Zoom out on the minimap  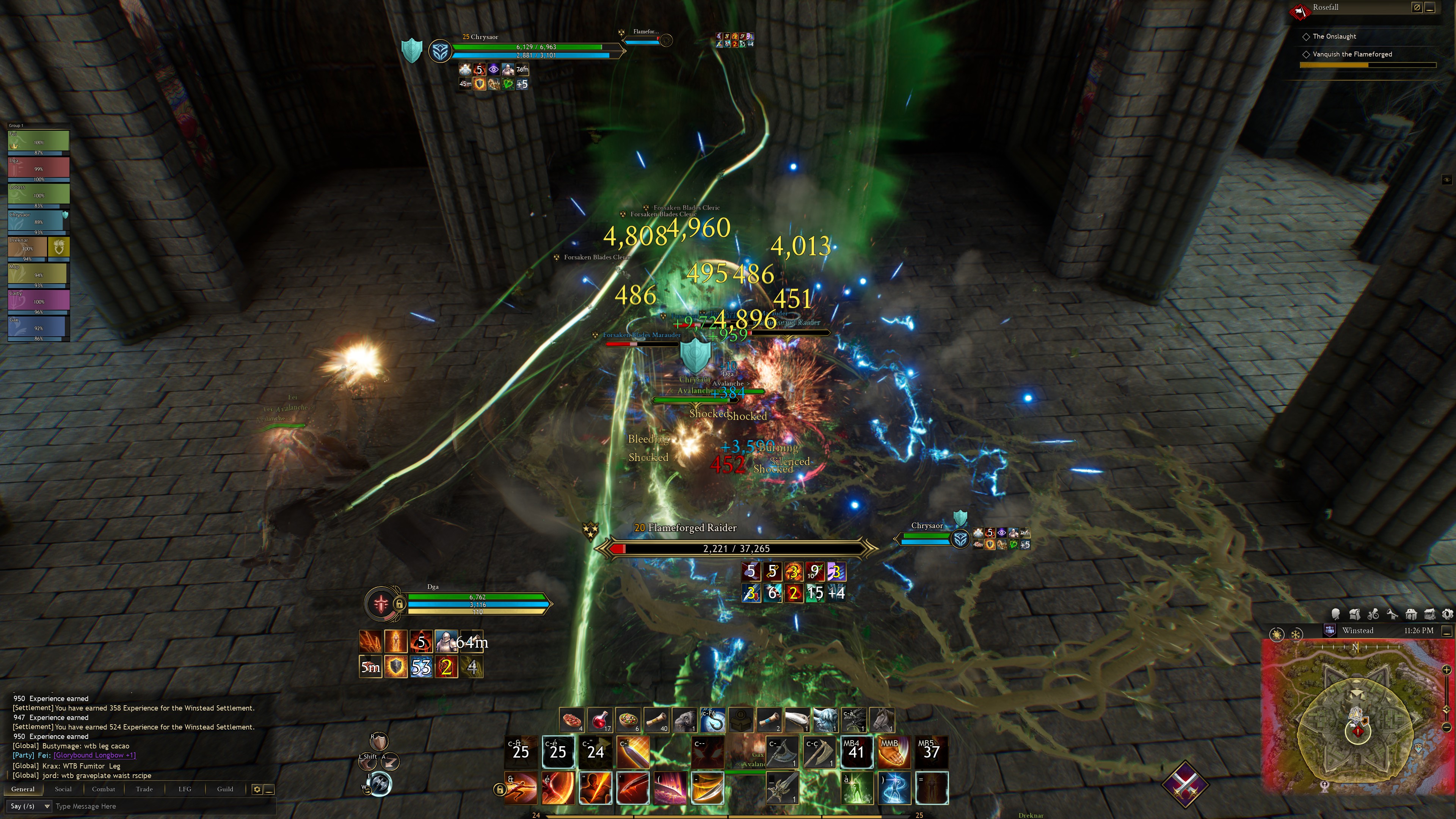(x=1447, y=727)
